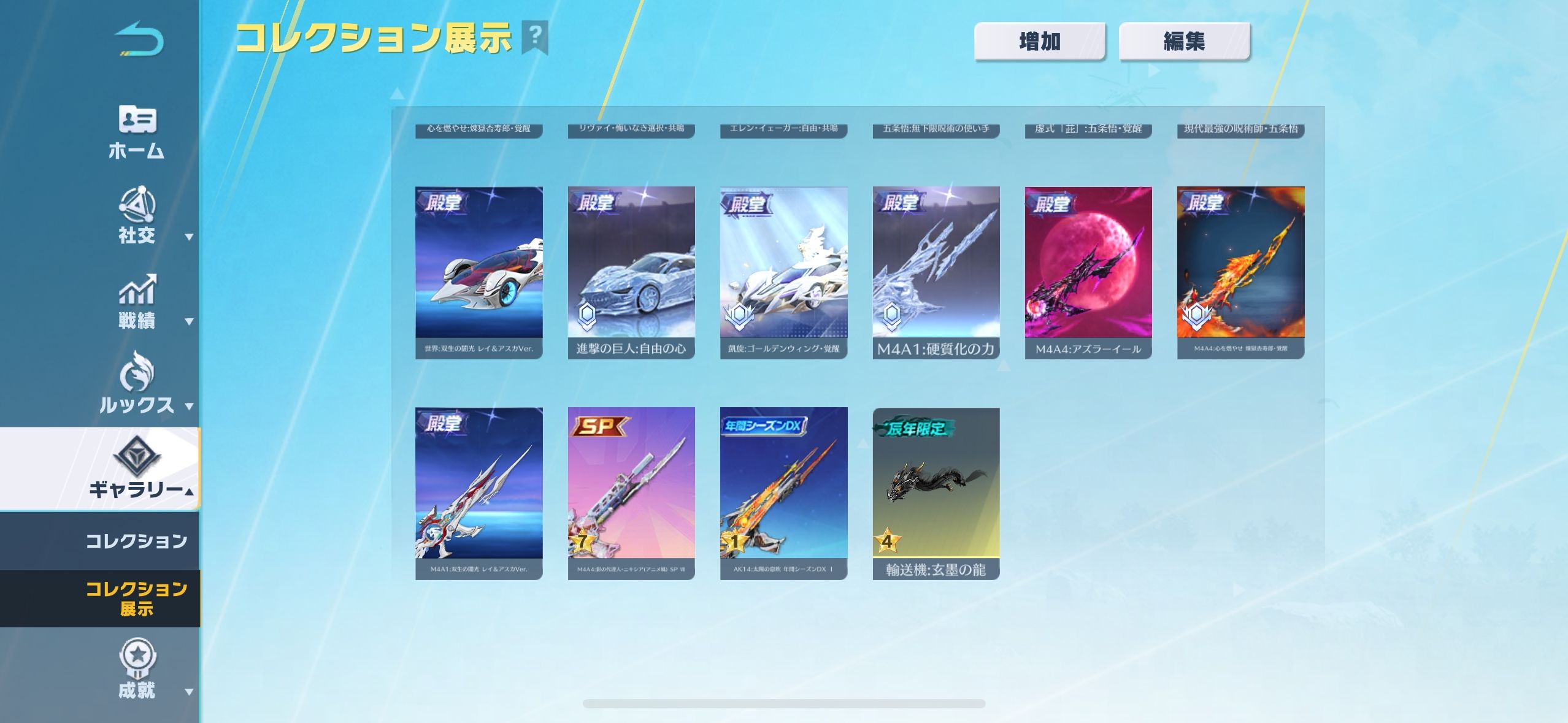Screen dimensions: 1568x723
Task: Click the 増加 button
Action: [x=1039, y=42]
